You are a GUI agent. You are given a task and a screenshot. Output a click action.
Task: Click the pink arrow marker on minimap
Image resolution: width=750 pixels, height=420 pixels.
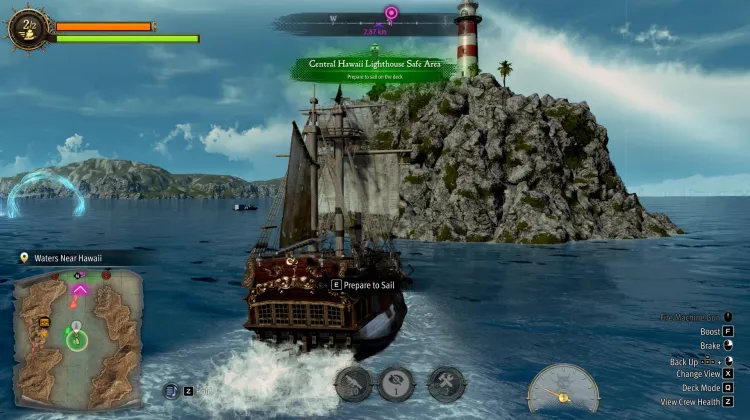click(79, 290)
